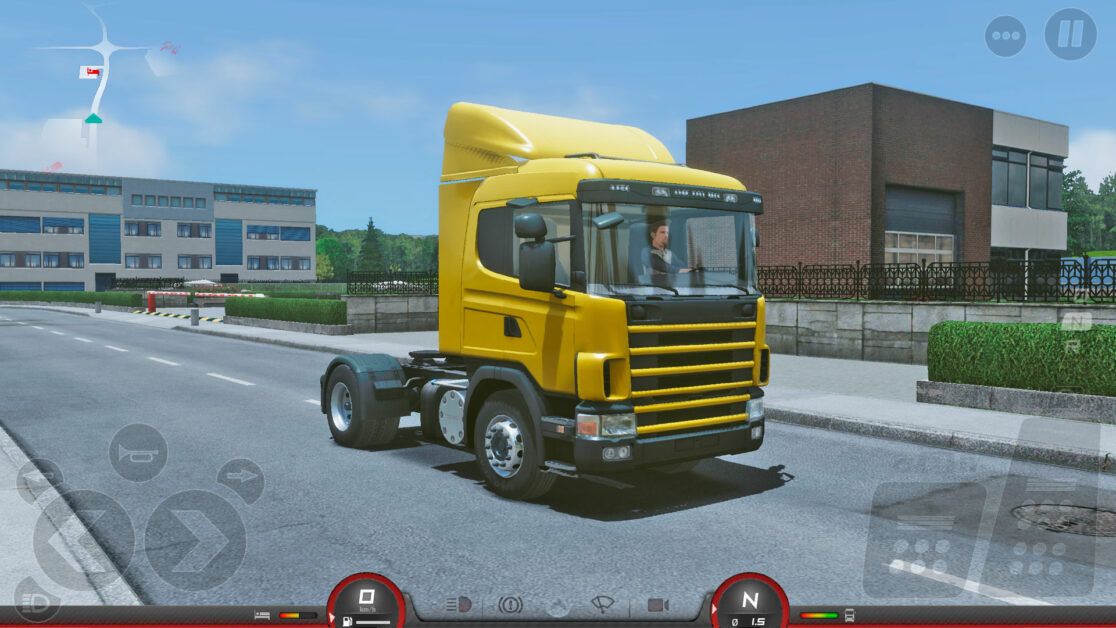Switch camera view with the camera icon
Viewport: 1116px width, 628px height.
pos(657,605)
